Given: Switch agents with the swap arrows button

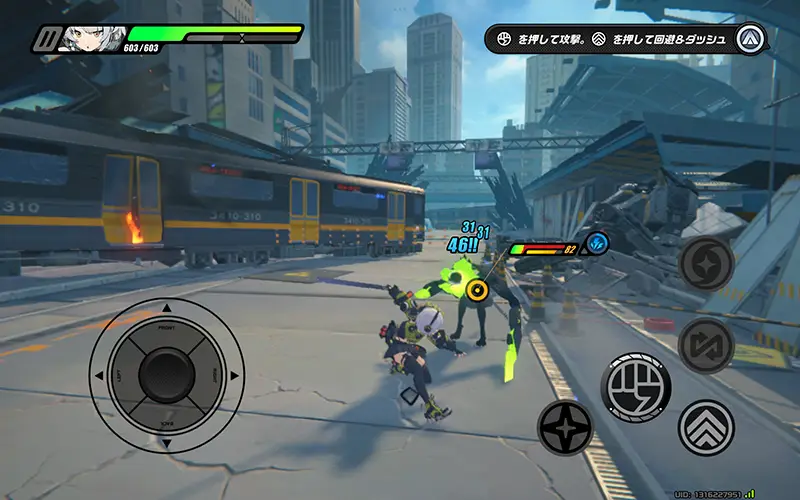Looking at the screenshot, I should tap(706, 346).
